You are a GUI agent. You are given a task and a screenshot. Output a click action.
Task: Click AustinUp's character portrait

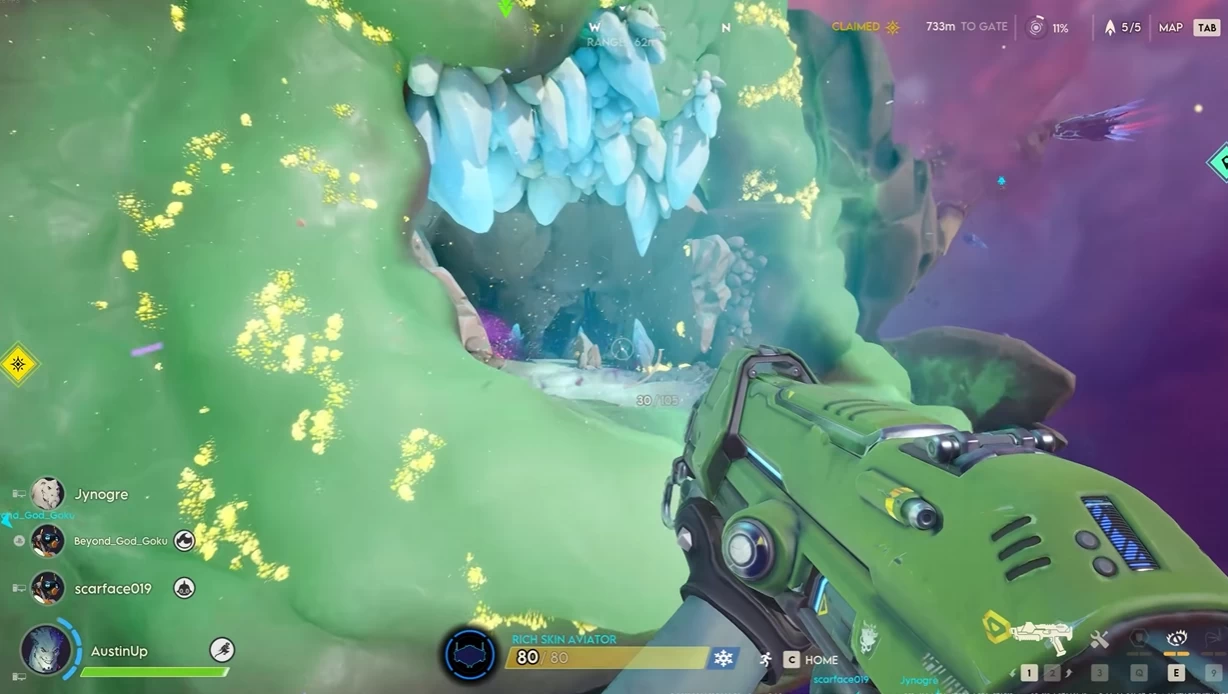tap(47, 650)
